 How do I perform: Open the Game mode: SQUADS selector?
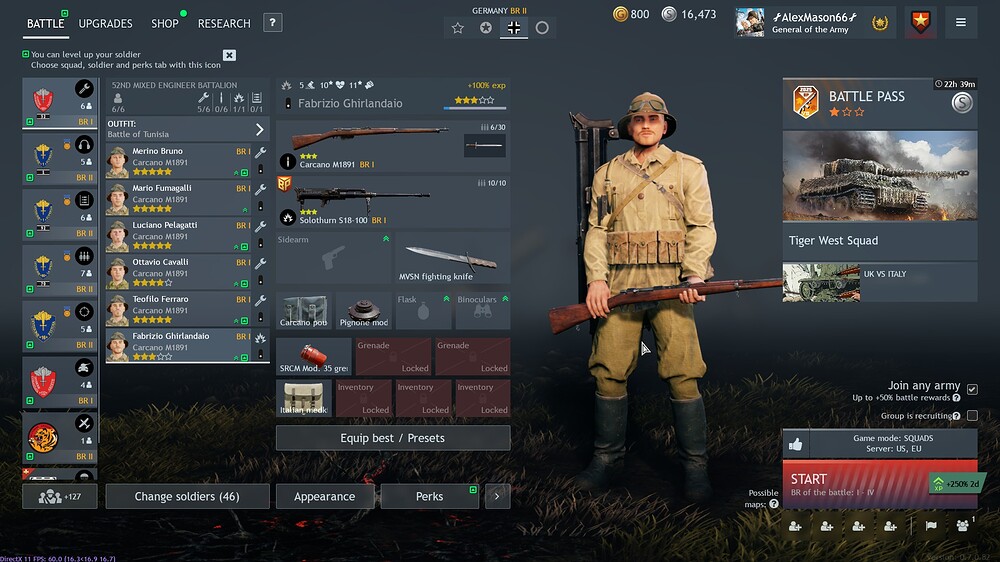click(891, 444)
